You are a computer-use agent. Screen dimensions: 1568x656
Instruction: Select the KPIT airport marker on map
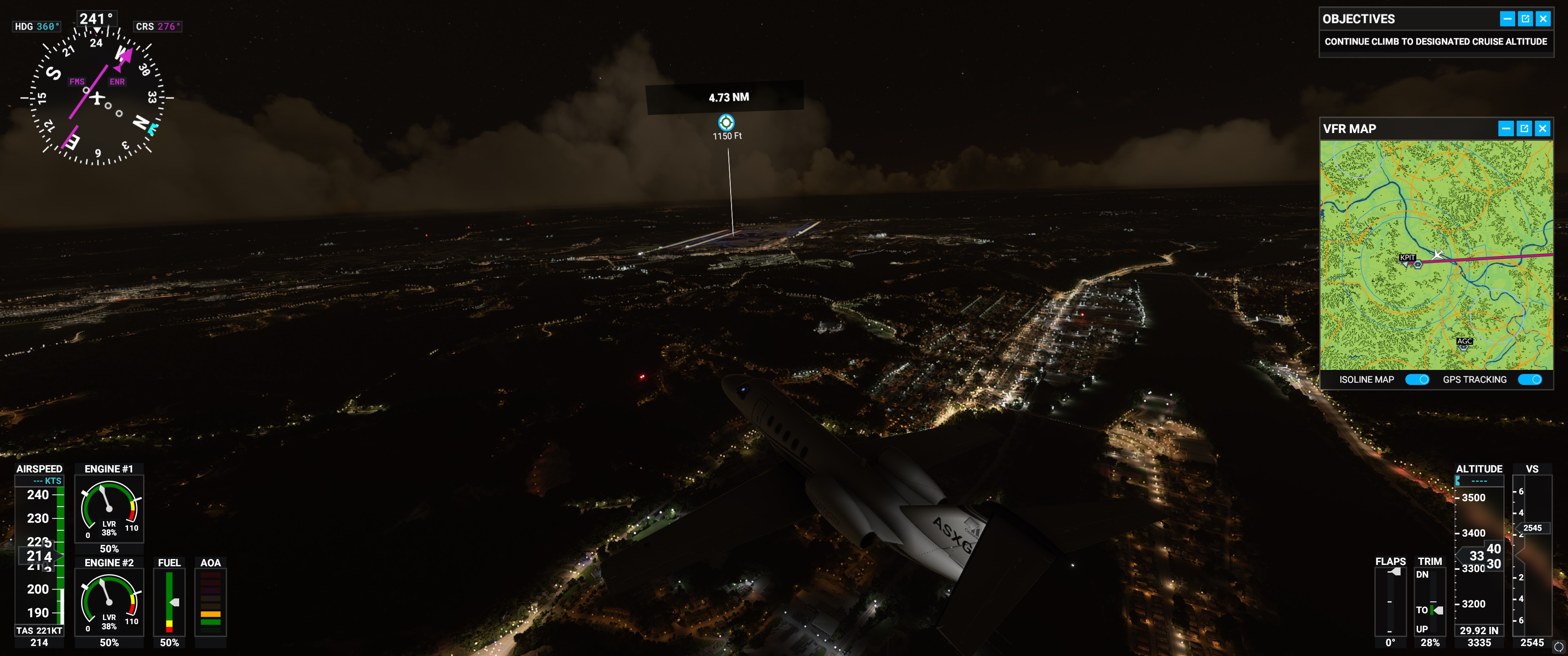pos(1418,264)
